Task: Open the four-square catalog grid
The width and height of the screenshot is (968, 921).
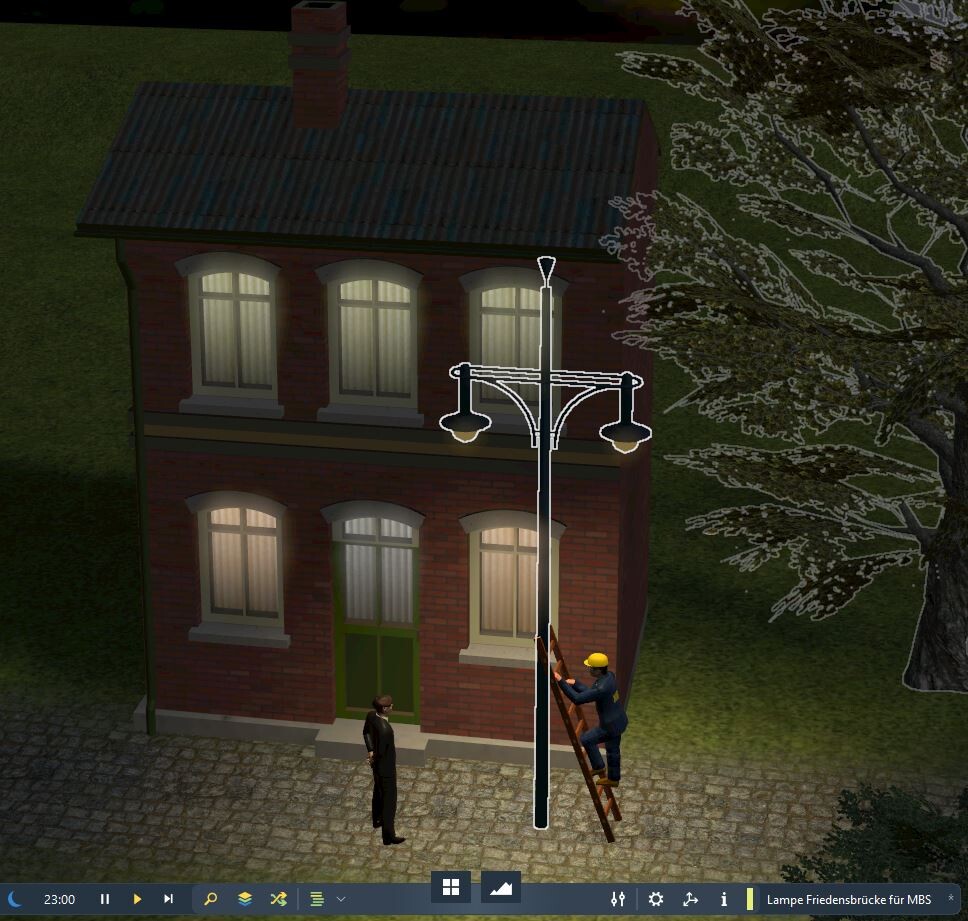Action: (451, 887)
